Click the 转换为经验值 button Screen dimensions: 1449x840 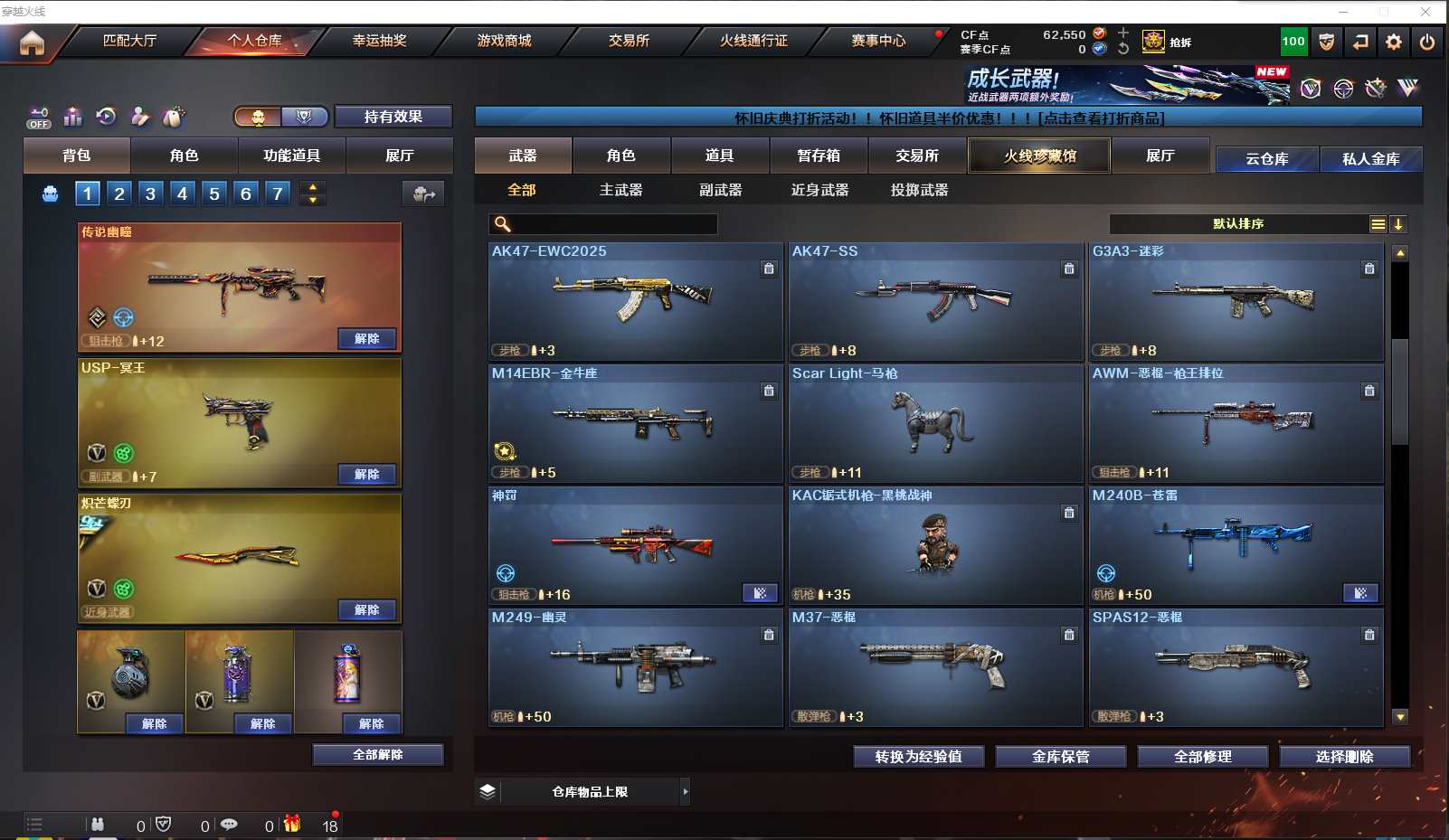coord(918,757)
